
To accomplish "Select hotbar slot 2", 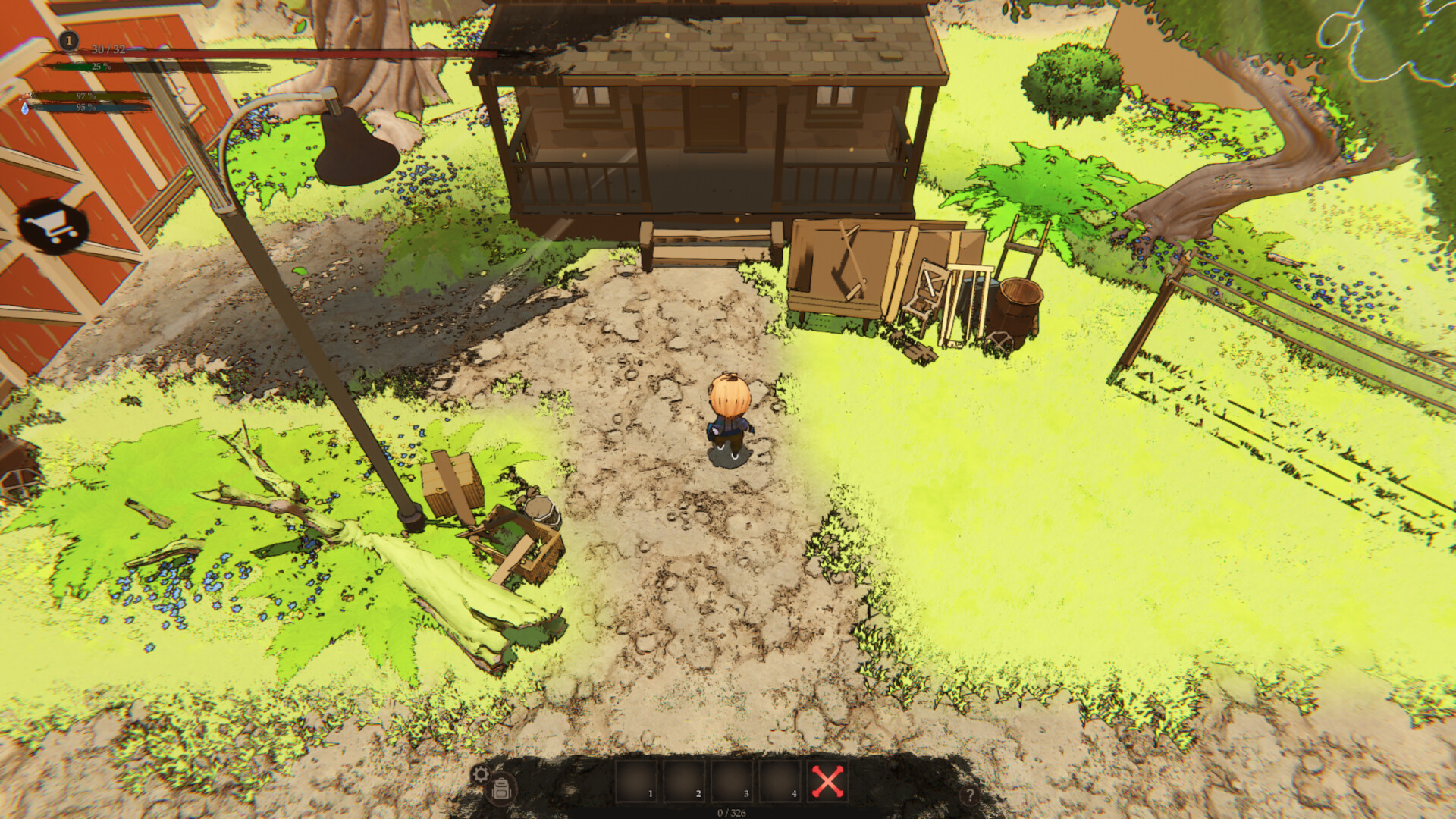I will point(686,780).
